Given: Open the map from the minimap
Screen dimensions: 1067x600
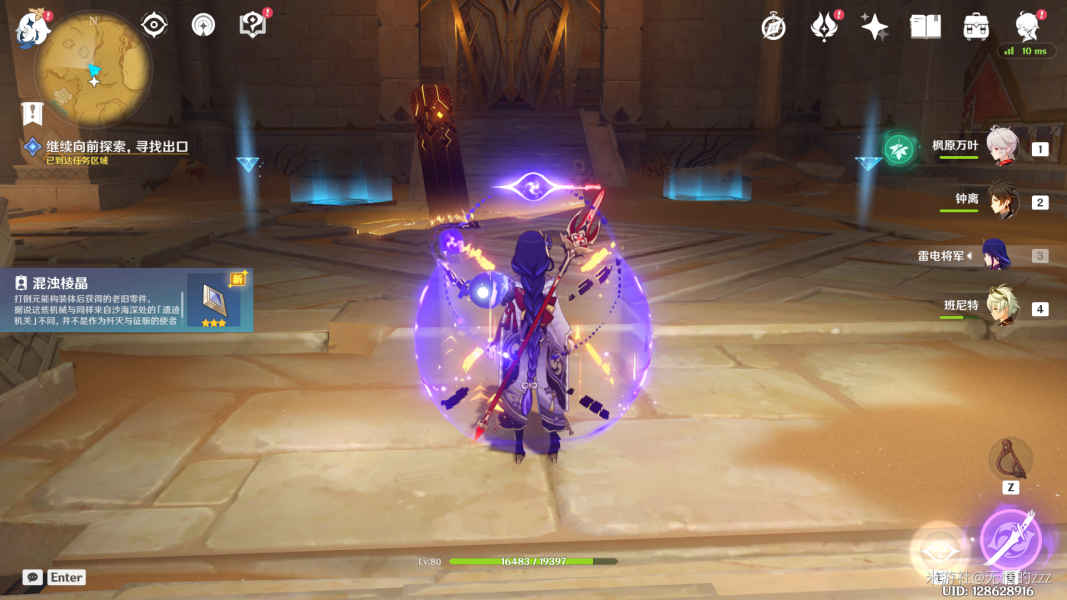Looking at the screenshot, I should coord(92,70).
